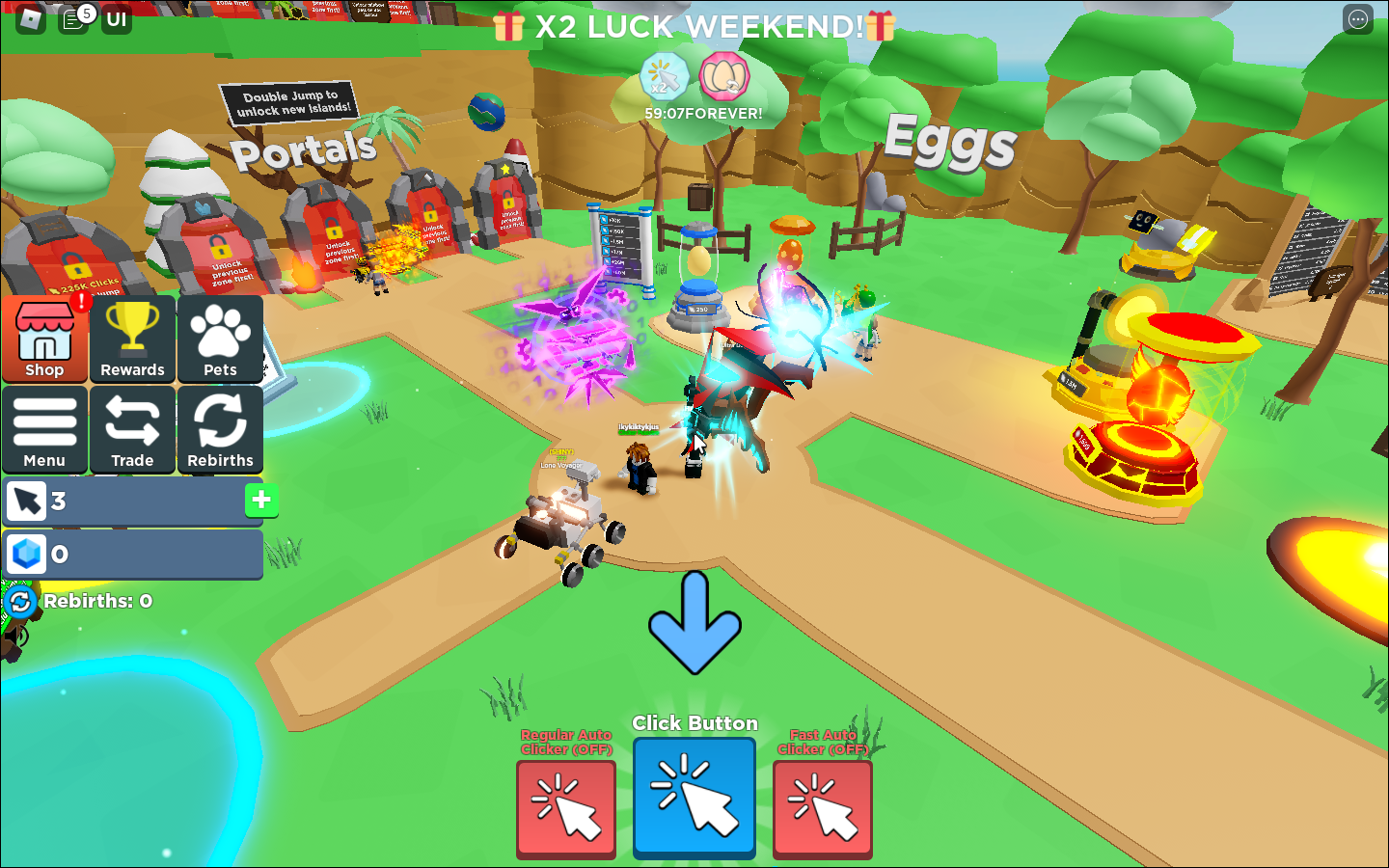Toggle the UI button in the top bar
The width and height of the screenshot is (1389, 868).
pos(116,18)
